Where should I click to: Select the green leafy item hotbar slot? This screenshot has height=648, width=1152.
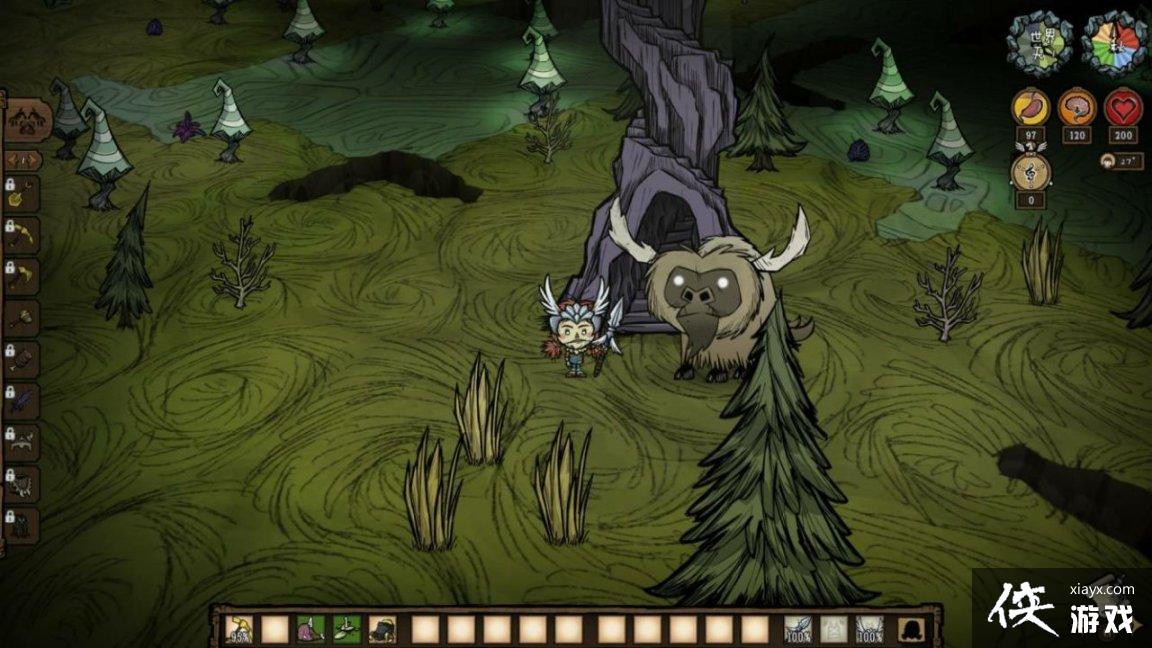point(346,629)
